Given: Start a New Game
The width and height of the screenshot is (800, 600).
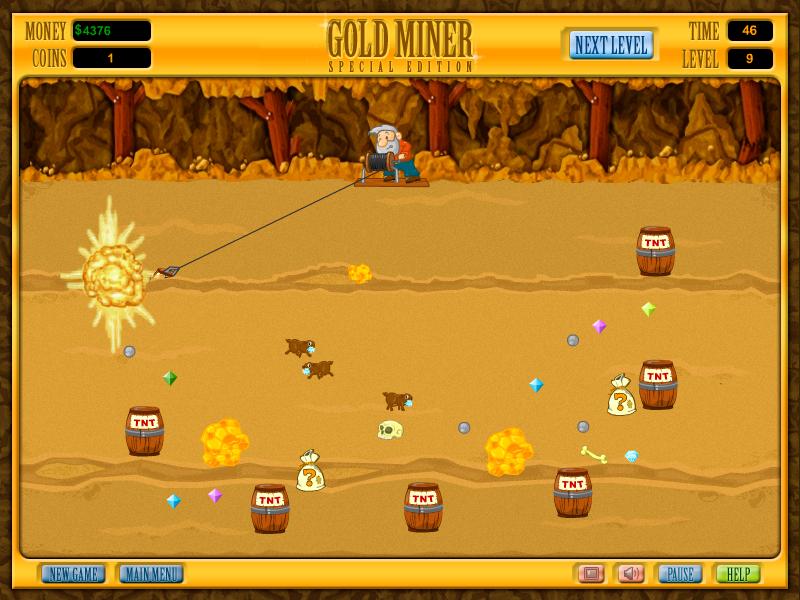Looking at the screenshot, I should coord(73,574).
